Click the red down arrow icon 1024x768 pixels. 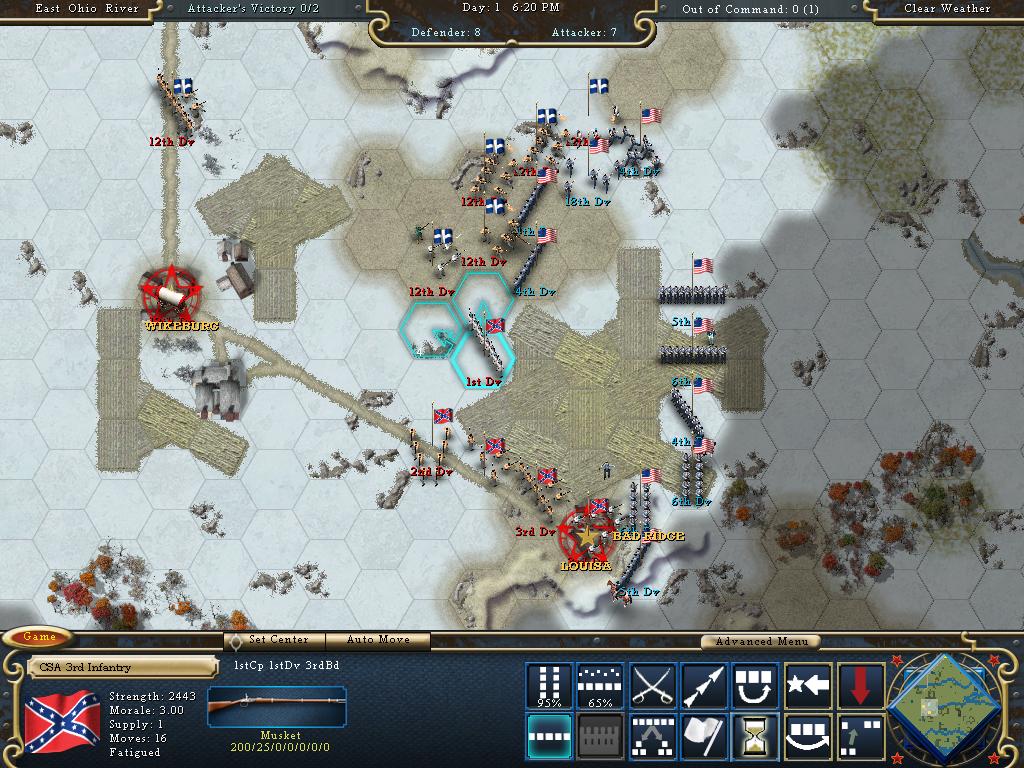859,686
